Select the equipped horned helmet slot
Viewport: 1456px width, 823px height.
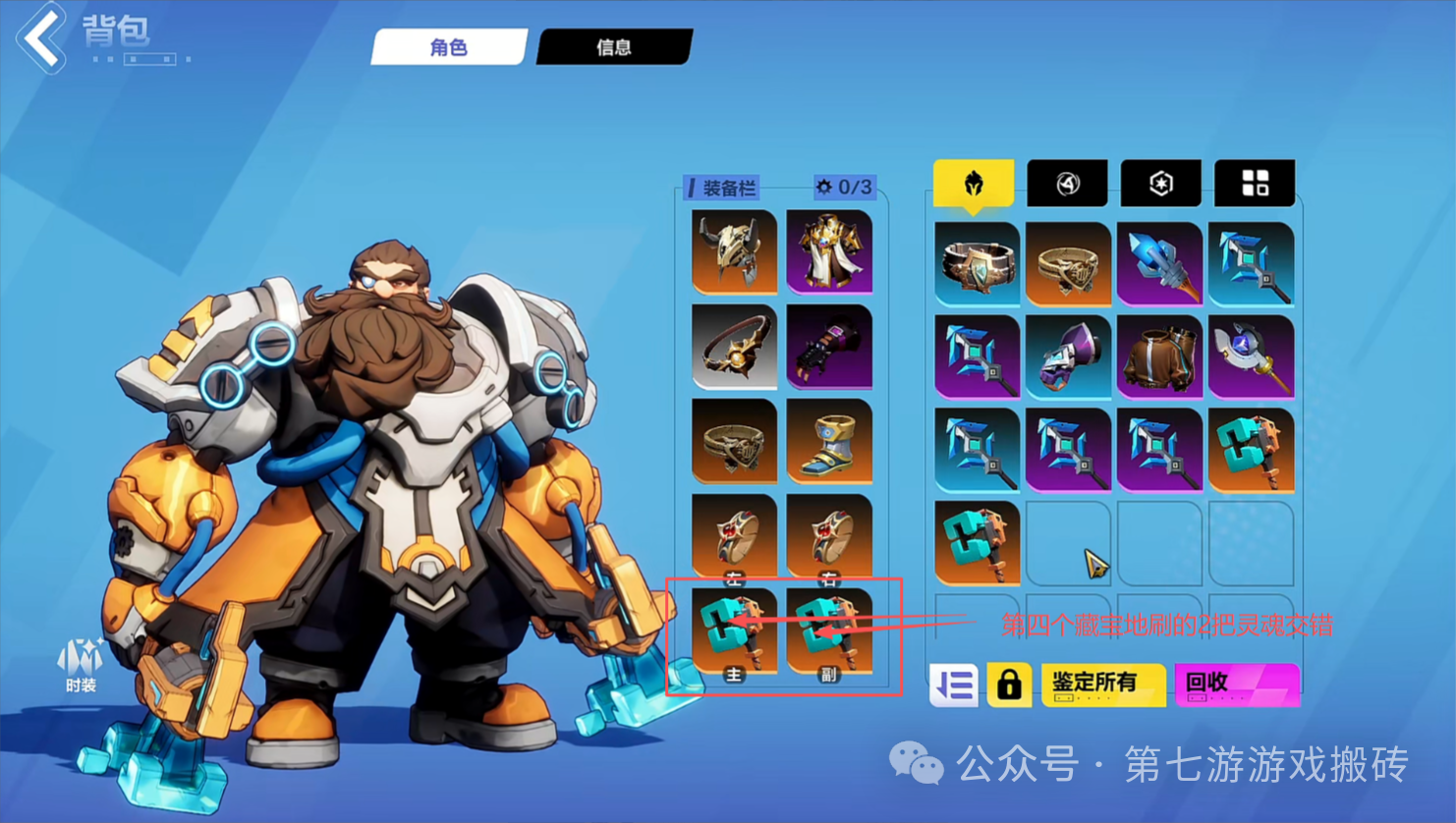coord(734,251)
